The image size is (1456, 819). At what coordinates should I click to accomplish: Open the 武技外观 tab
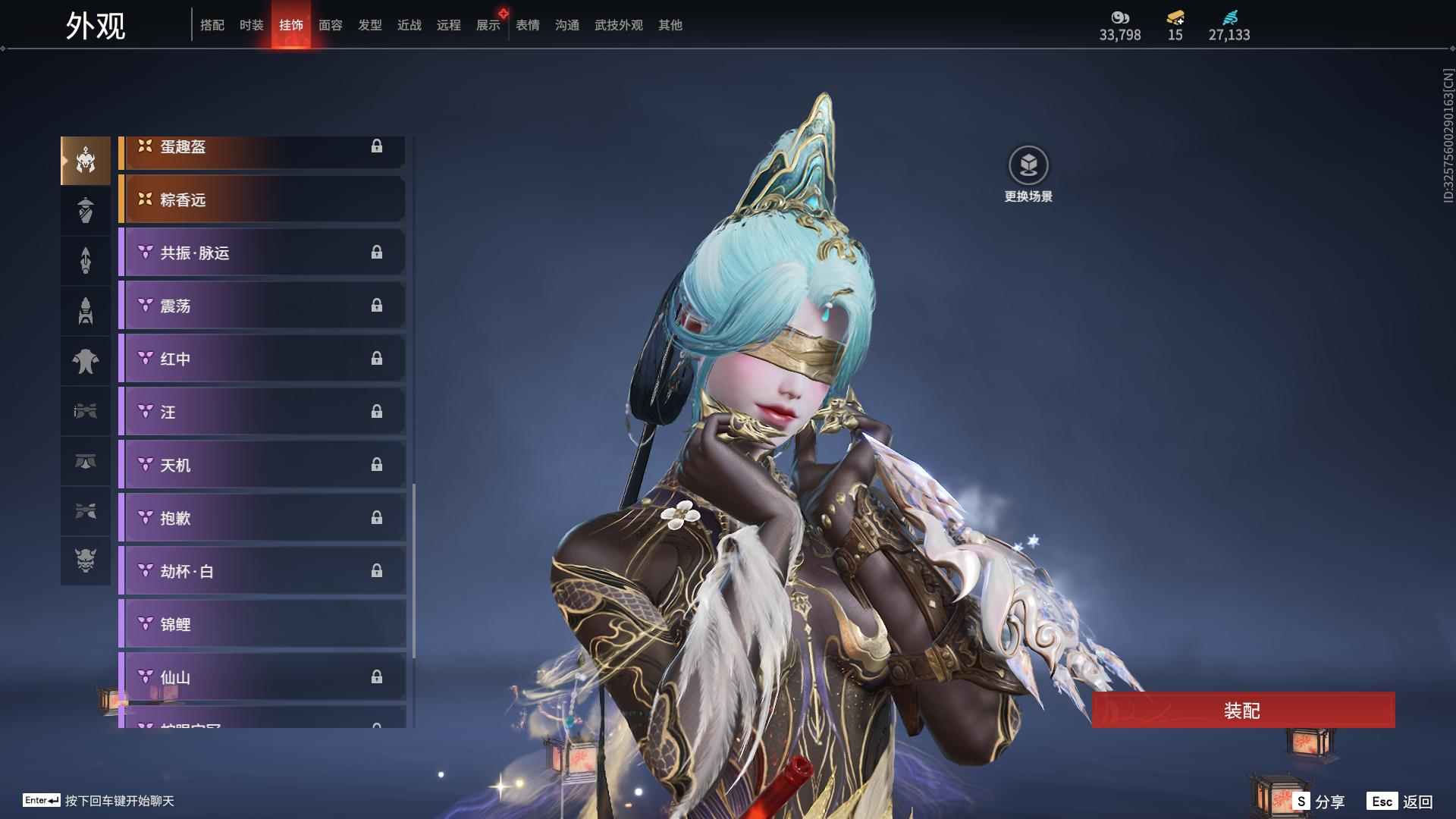tap(619, 25)
